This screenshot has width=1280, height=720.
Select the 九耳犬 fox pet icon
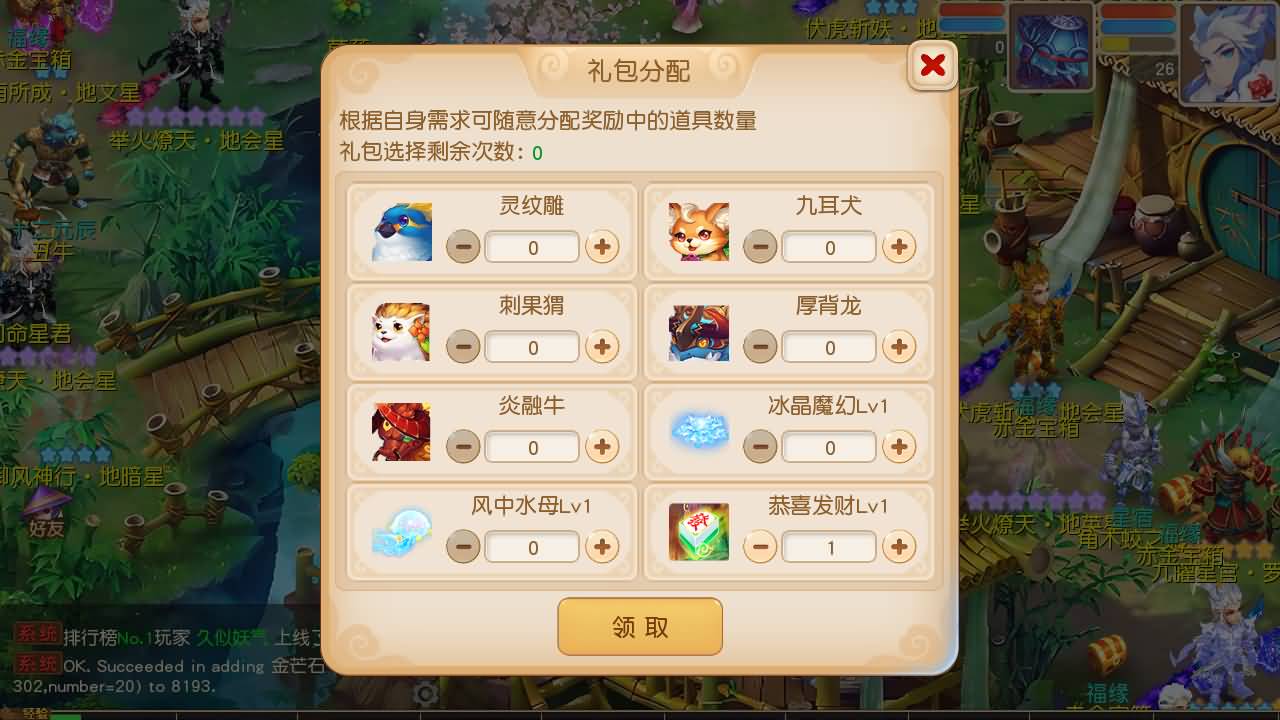698,232
